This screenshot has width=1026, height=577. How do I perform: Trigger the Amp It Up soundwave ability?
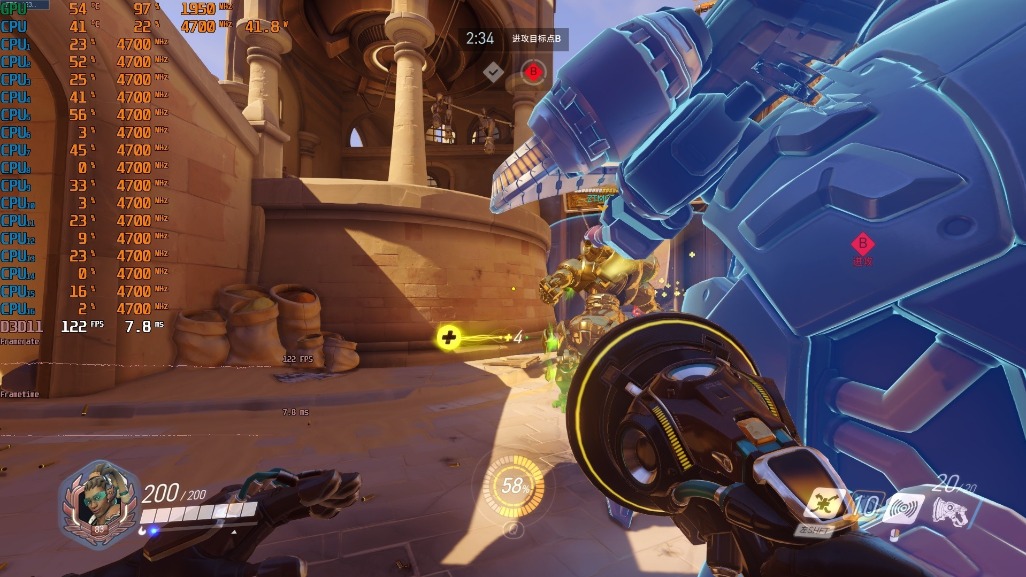click(902, 508)
